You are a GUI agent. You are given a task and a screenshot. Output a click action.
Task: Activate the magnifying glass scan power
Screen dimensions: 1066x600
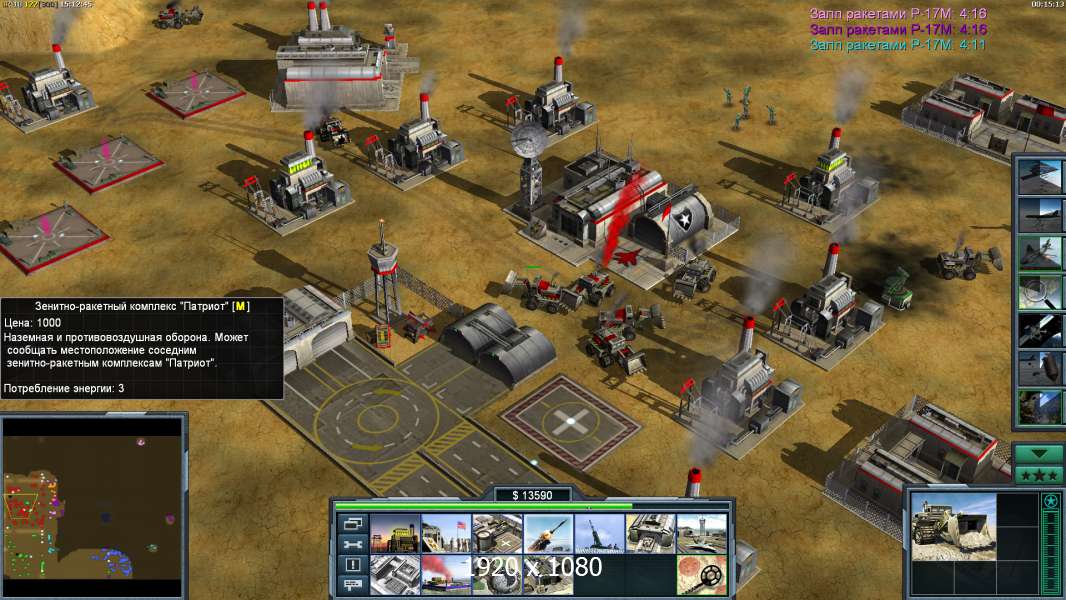(x=1038, y=291)
